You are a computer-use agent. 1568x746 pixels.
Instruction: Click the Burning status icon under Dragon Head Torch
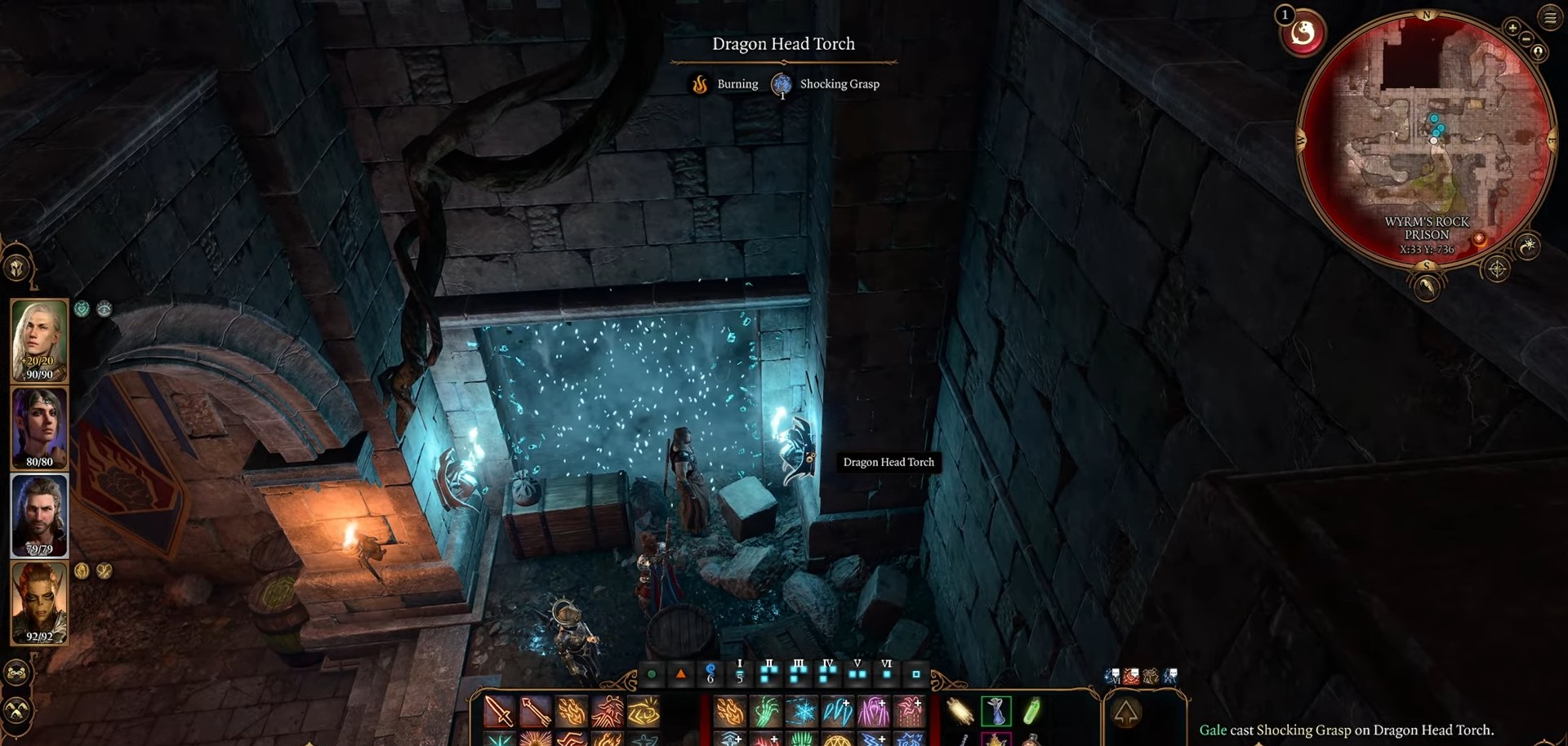[700, 84]
